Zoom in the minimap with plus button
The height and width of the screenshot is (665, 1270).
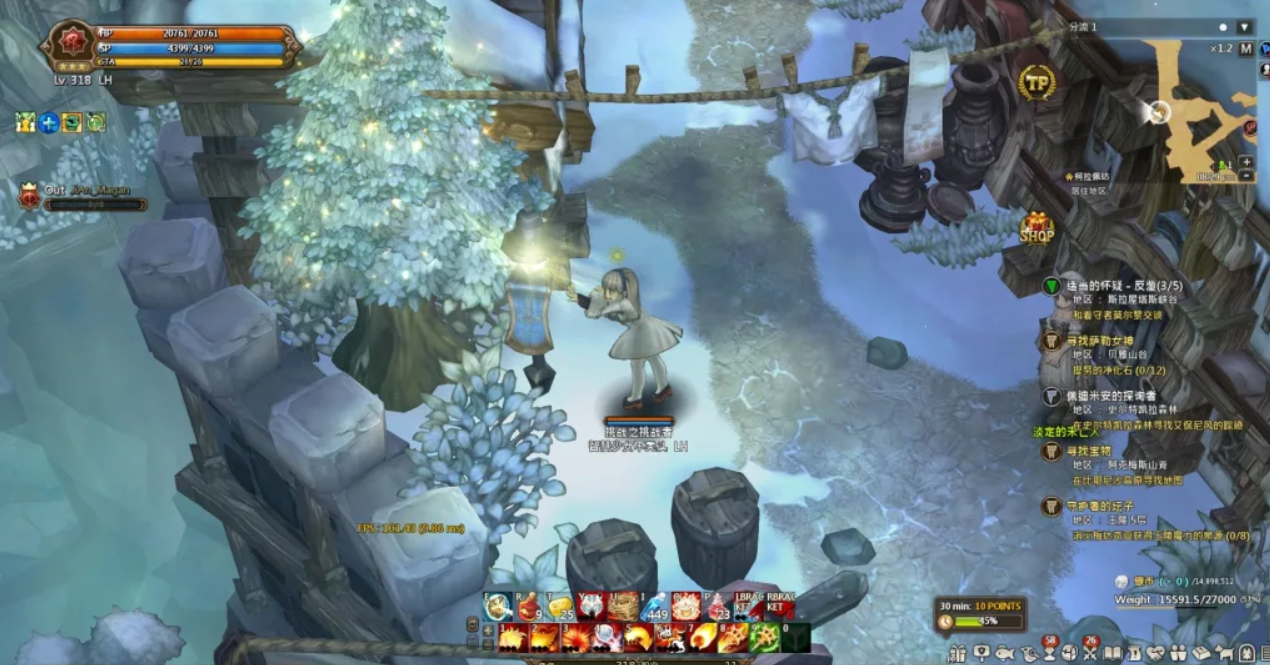click(1246, 161)
